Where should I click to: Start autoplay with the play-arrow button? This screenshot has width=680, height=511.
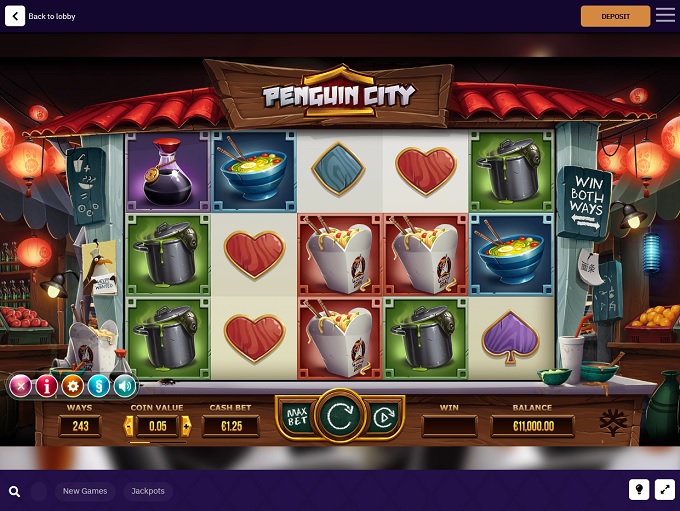(381, 418)
